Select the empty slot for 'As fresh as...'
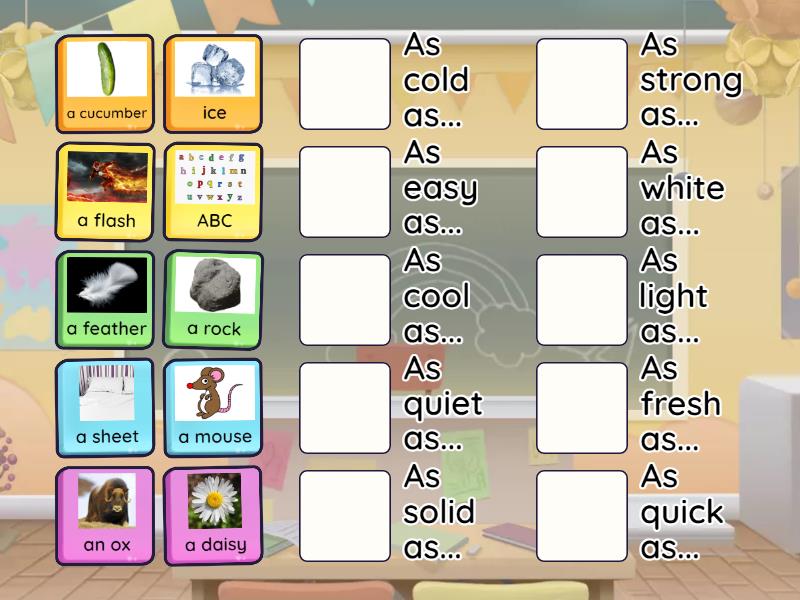 [x=582, y=408]
